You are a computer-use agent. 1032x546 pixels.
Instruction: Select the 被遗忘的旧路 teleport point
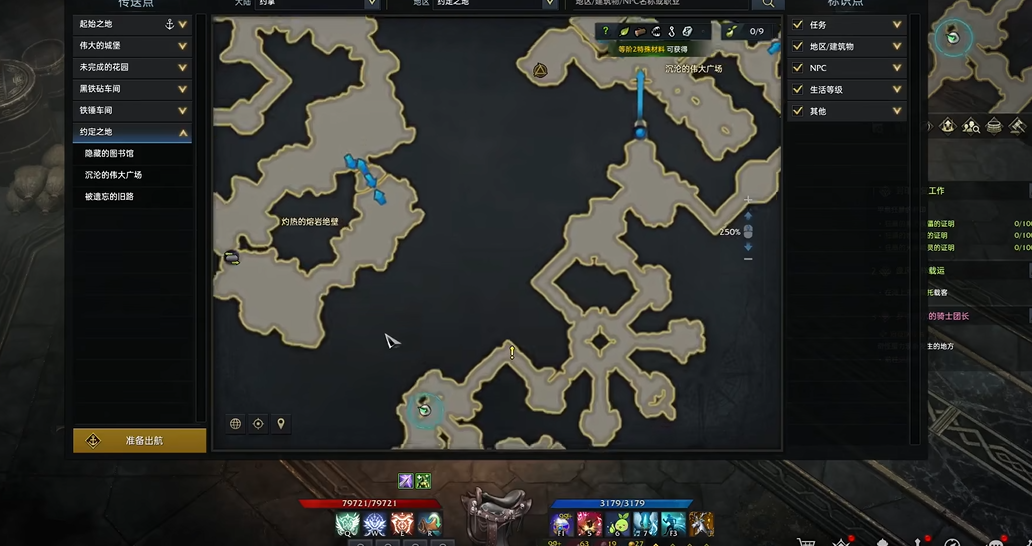[109, 197]
